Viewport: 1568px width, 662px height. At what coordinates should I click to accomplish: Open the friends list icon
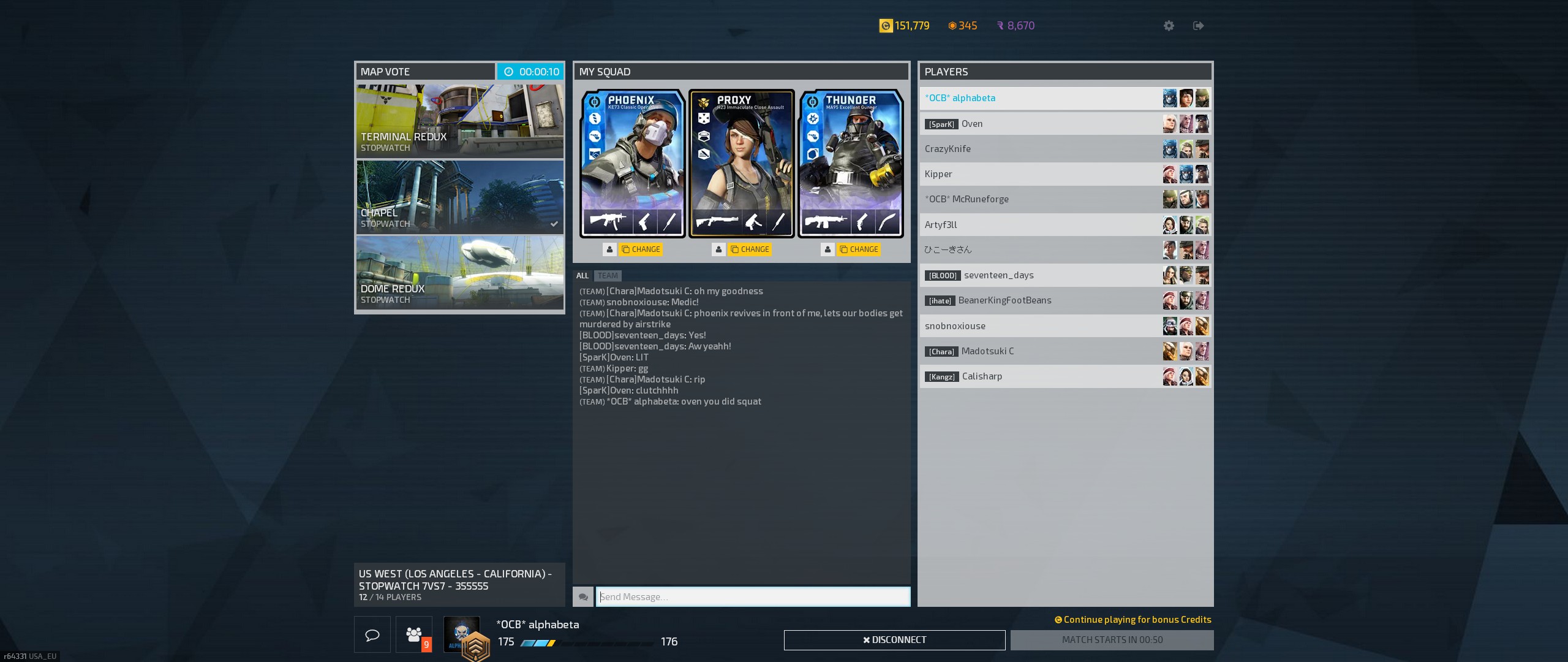click(414, 634)
